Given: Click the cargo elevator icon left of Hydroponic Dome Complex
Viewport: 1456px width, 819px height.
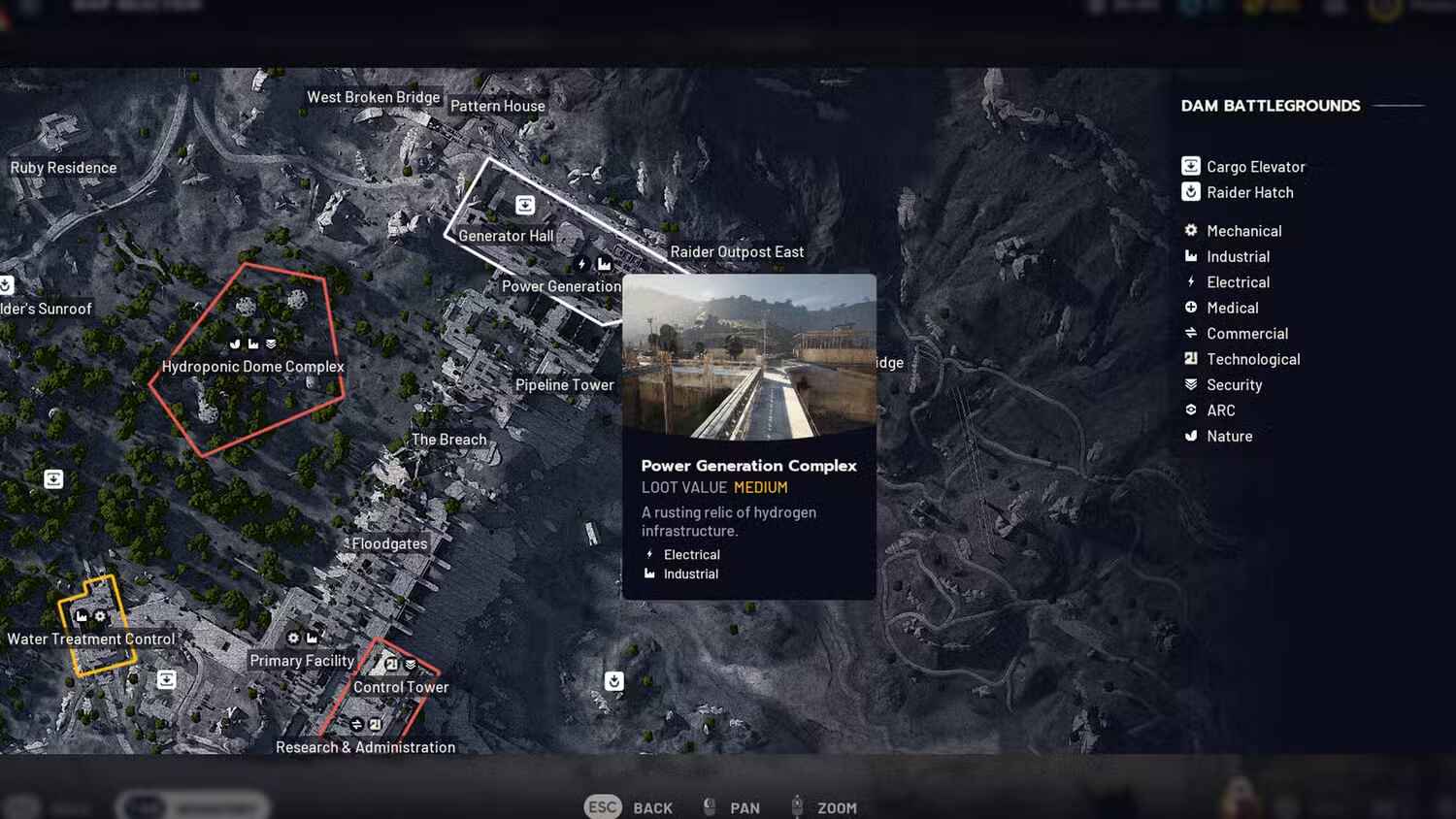Looking at the screenshot, I should click(53, 478).
